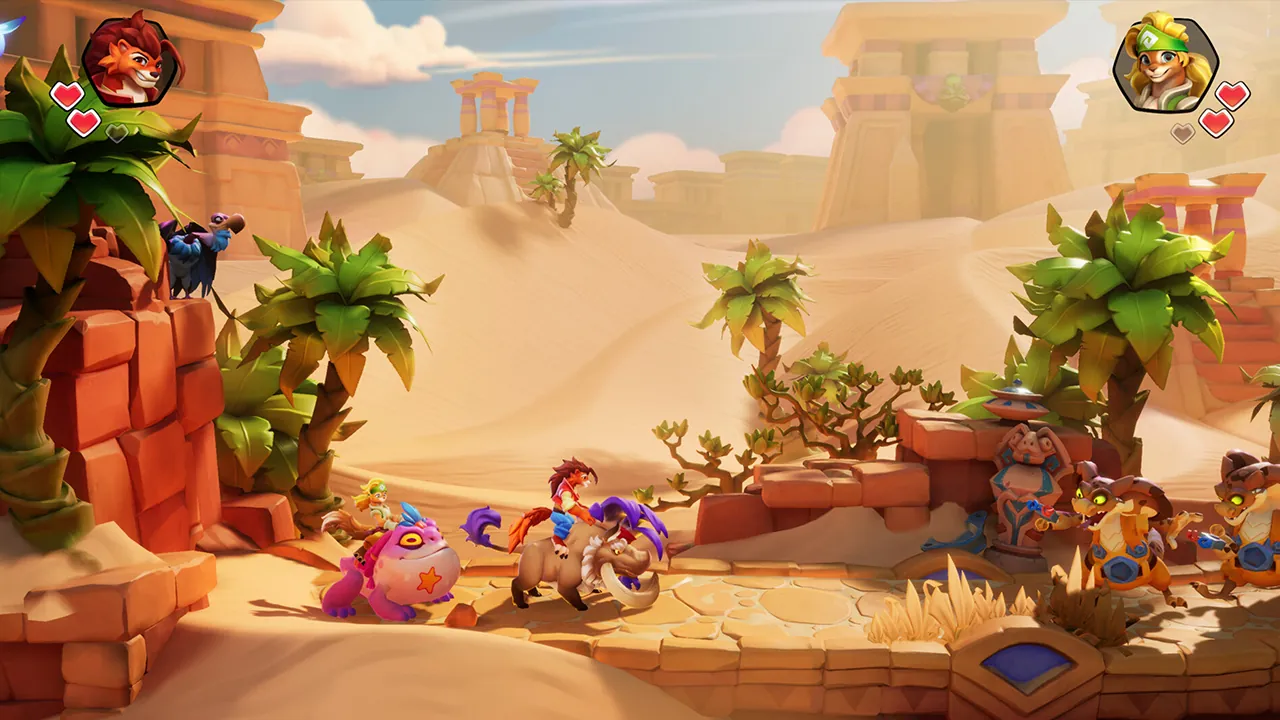Click the upper red heart beside the lioness
The image size is (1280, 720).
coord(1231,94)
